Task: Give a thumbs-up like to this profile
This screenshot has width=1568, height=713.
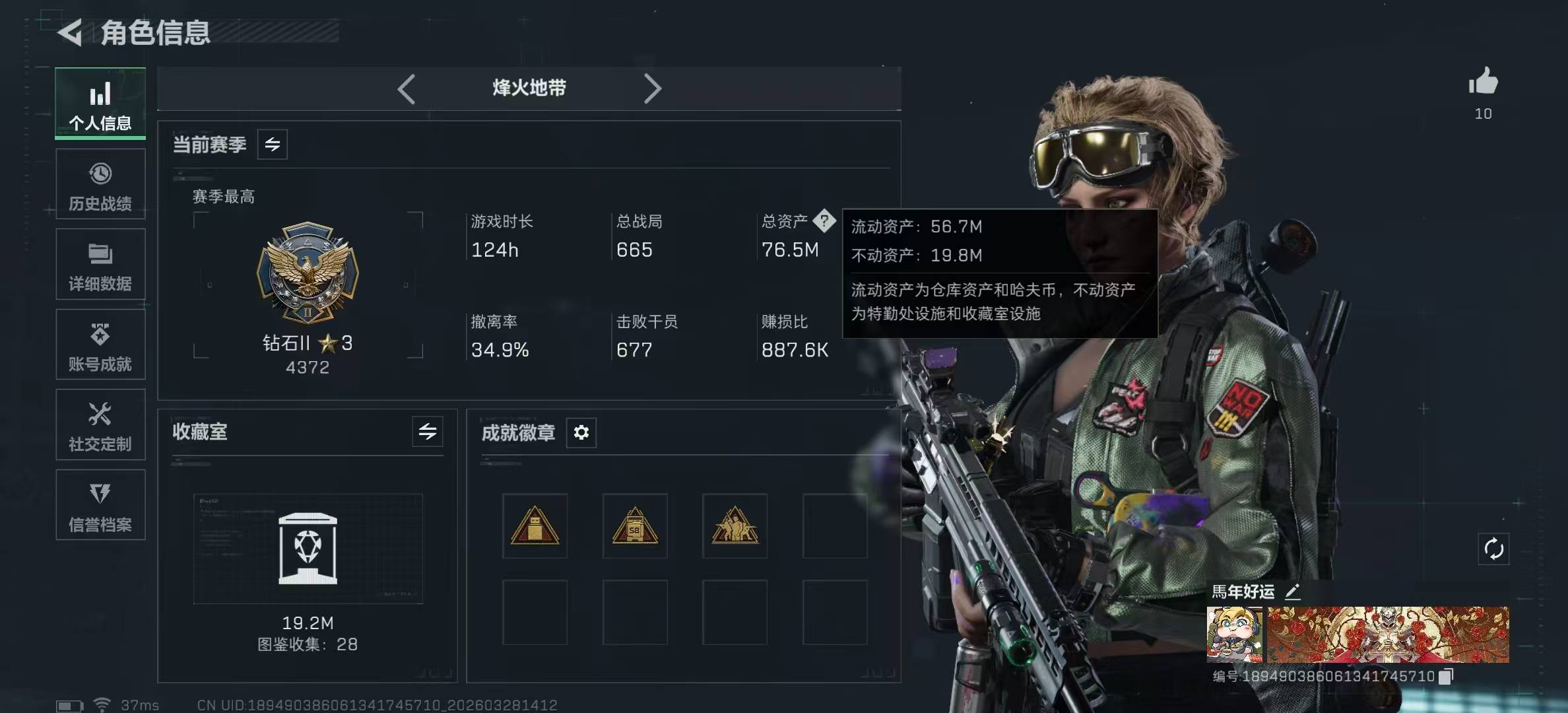Action: pyautogui.click(x=1483, y=83)
